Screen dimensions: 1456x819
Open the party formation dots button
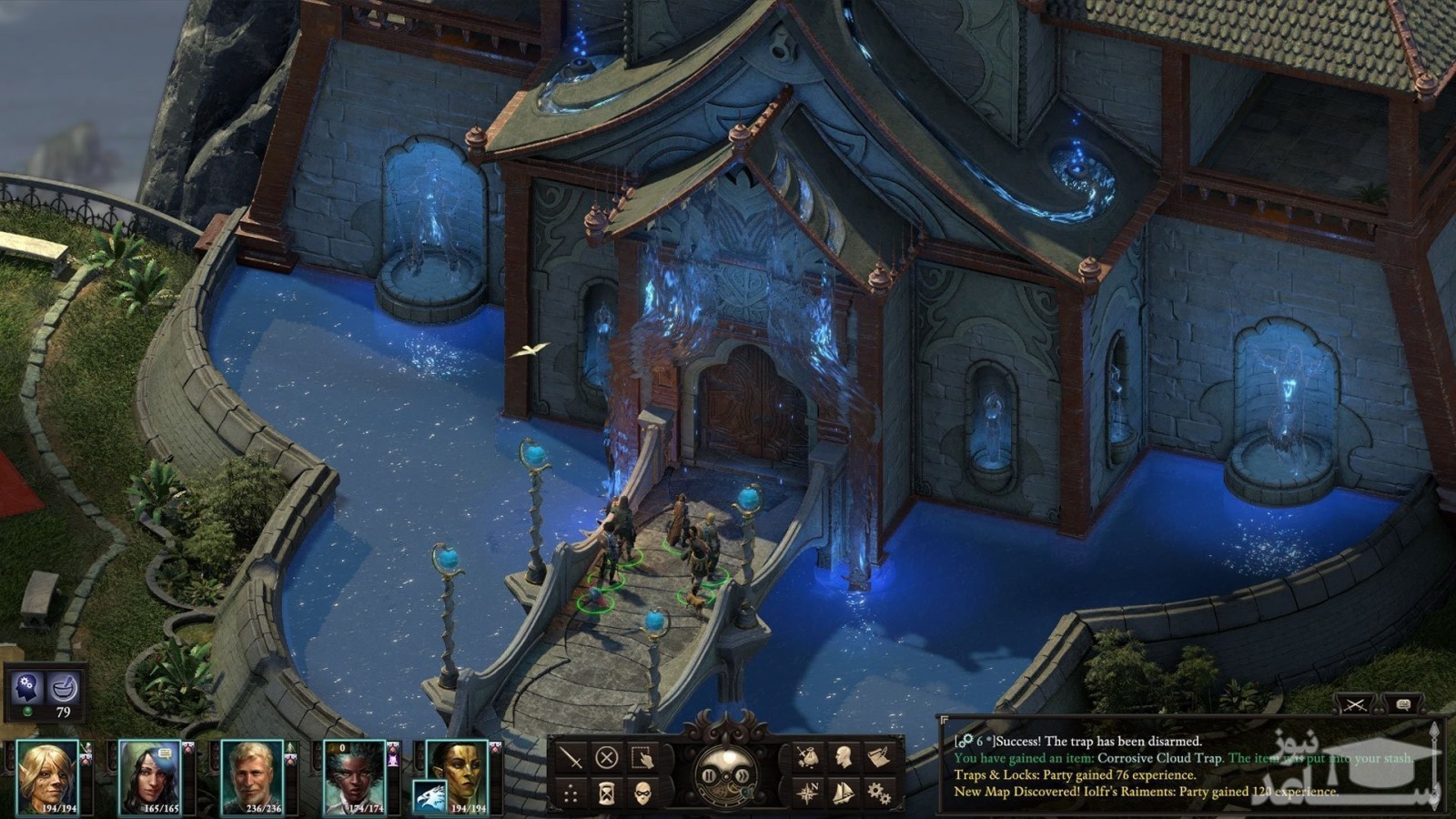(571, 793)
